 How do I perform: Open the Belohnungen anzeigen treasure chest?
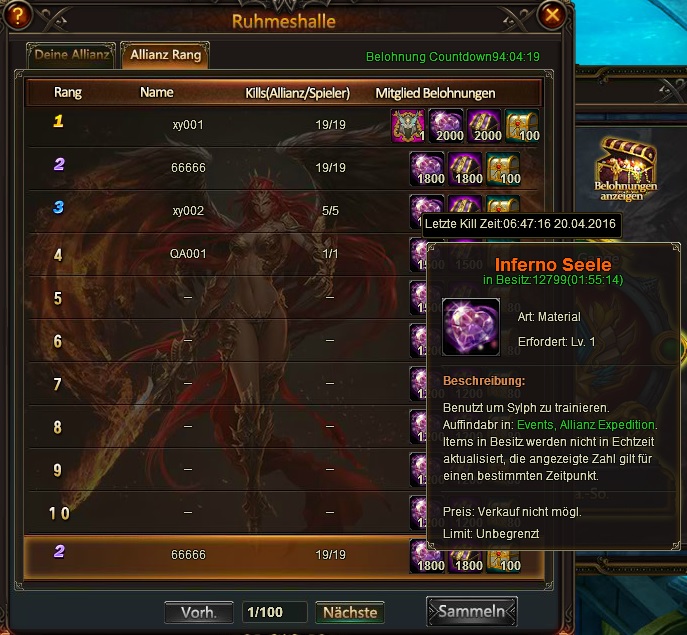(626, 164)
